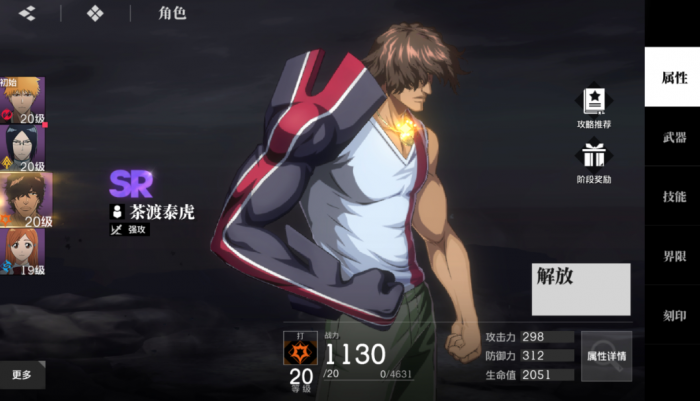Click the orange strike element icon

coord(300,352)
